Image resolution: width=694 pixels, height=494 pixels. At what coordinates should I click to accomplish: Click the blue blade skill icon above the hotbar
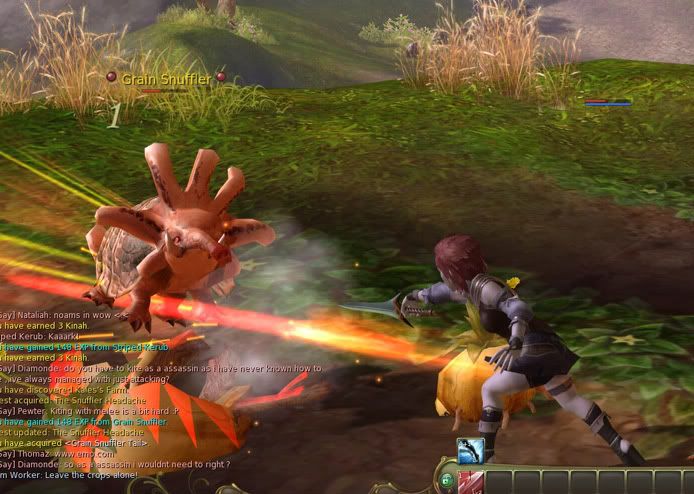tap(470, 451)
